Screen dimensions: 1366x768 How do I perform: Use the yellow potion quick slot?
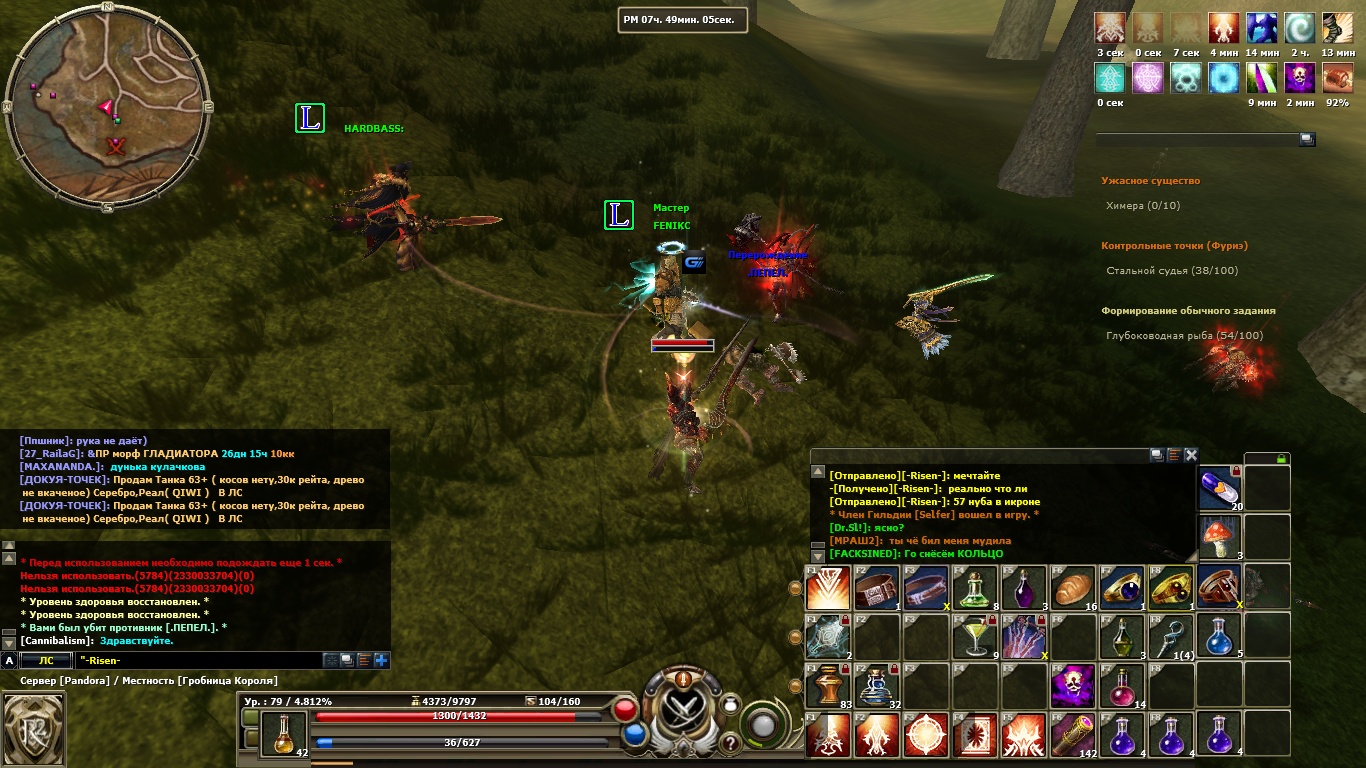coord(283,733)
